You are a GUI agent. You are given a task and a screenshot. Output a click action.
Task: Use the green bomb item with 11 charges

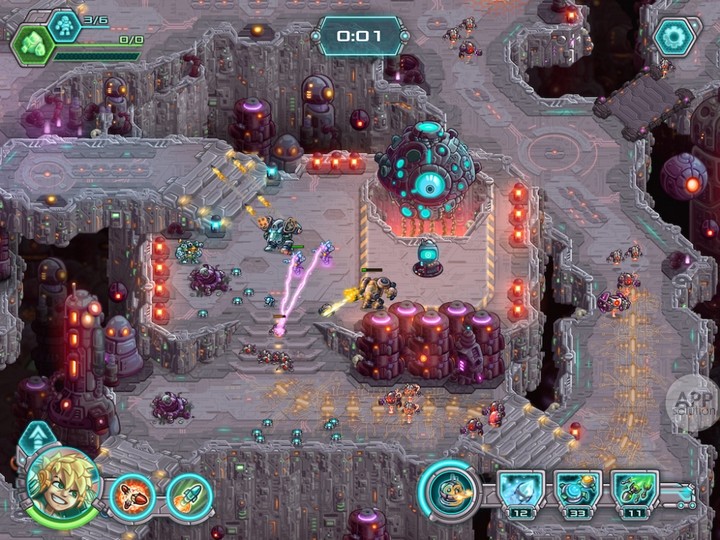click(636, 491)
